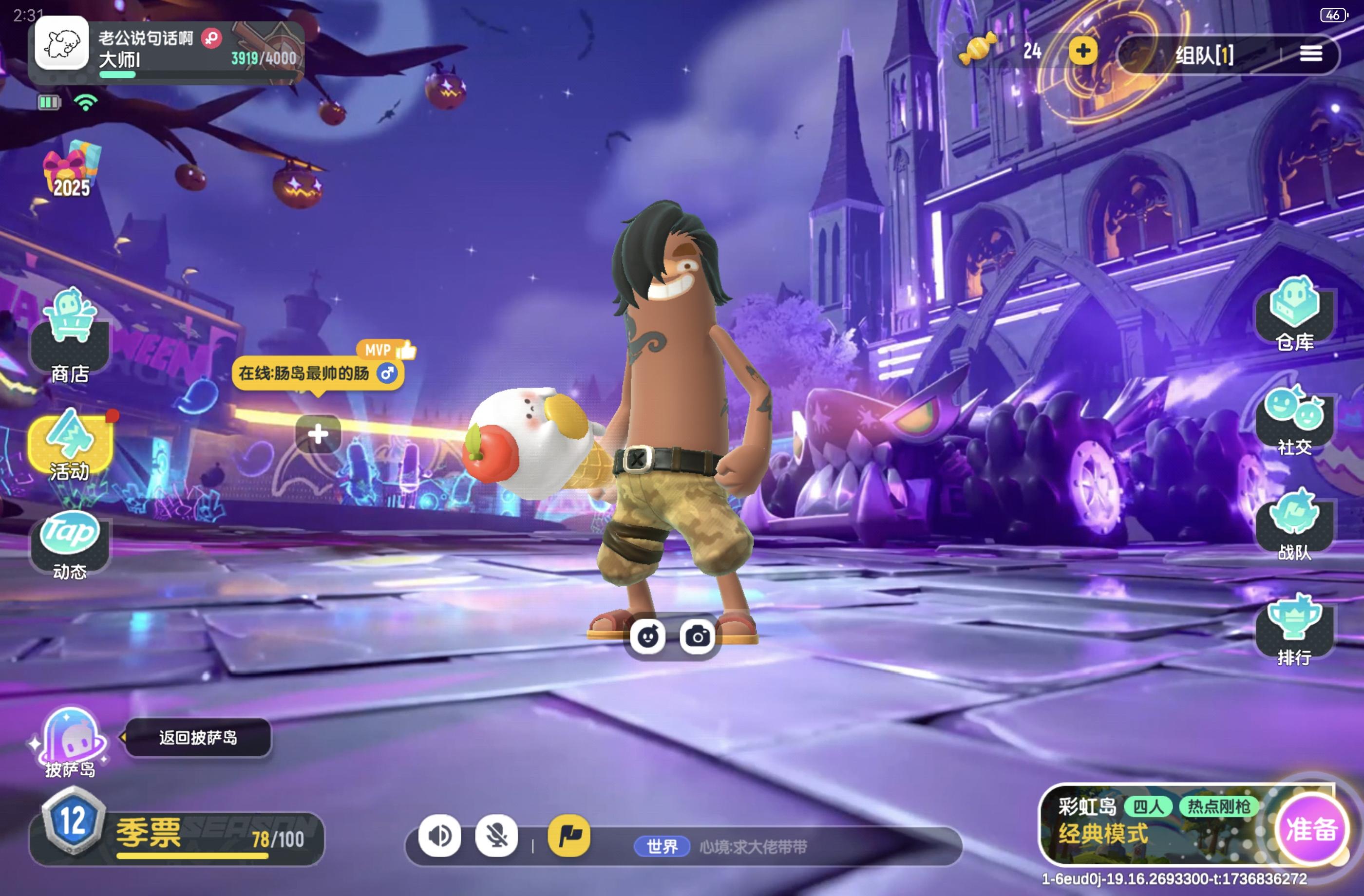Mute or unmute the microphone
1364x896 pixels.
[x=497, y=837]
